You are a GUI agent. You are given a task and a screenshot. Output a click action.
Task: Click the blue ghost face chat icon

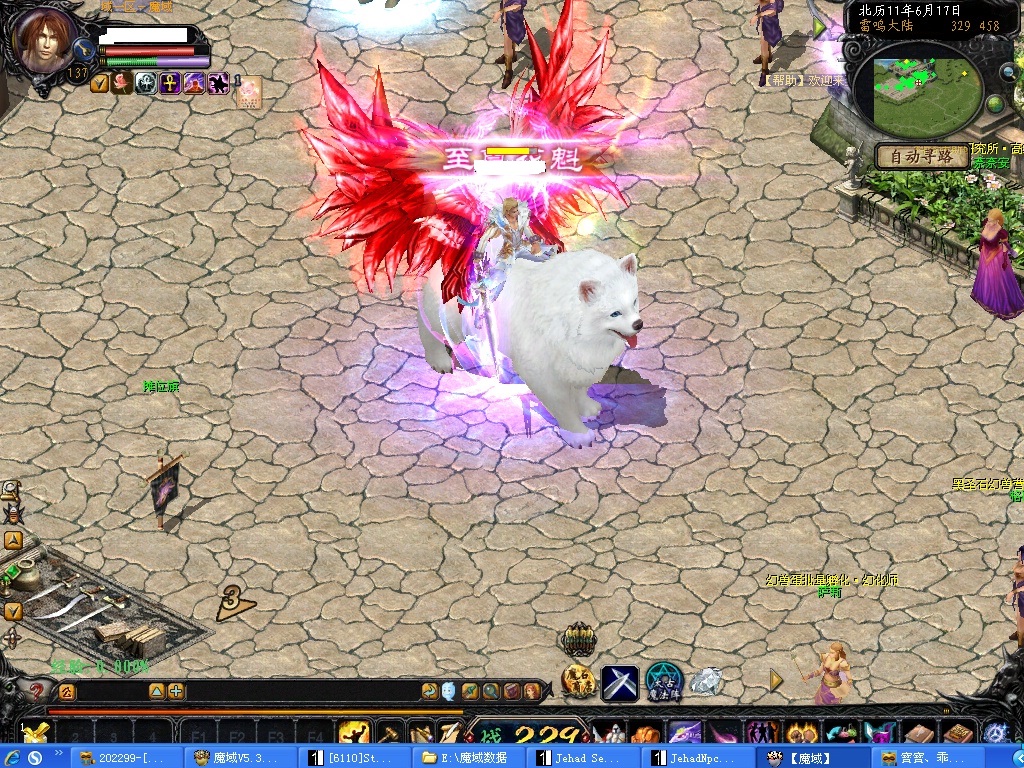(x=448, y=691)
